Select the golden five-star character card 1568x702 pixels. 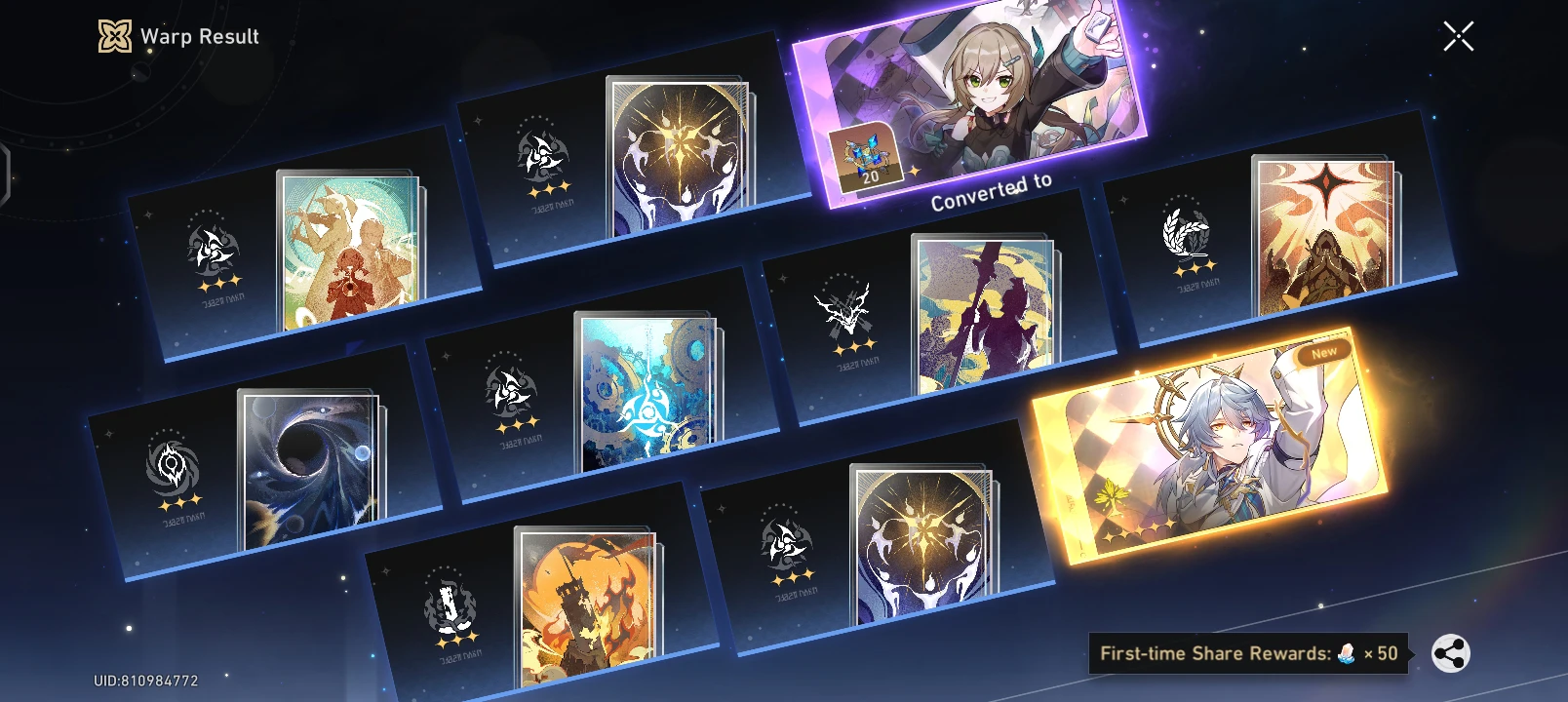[x=1224, y=458]
